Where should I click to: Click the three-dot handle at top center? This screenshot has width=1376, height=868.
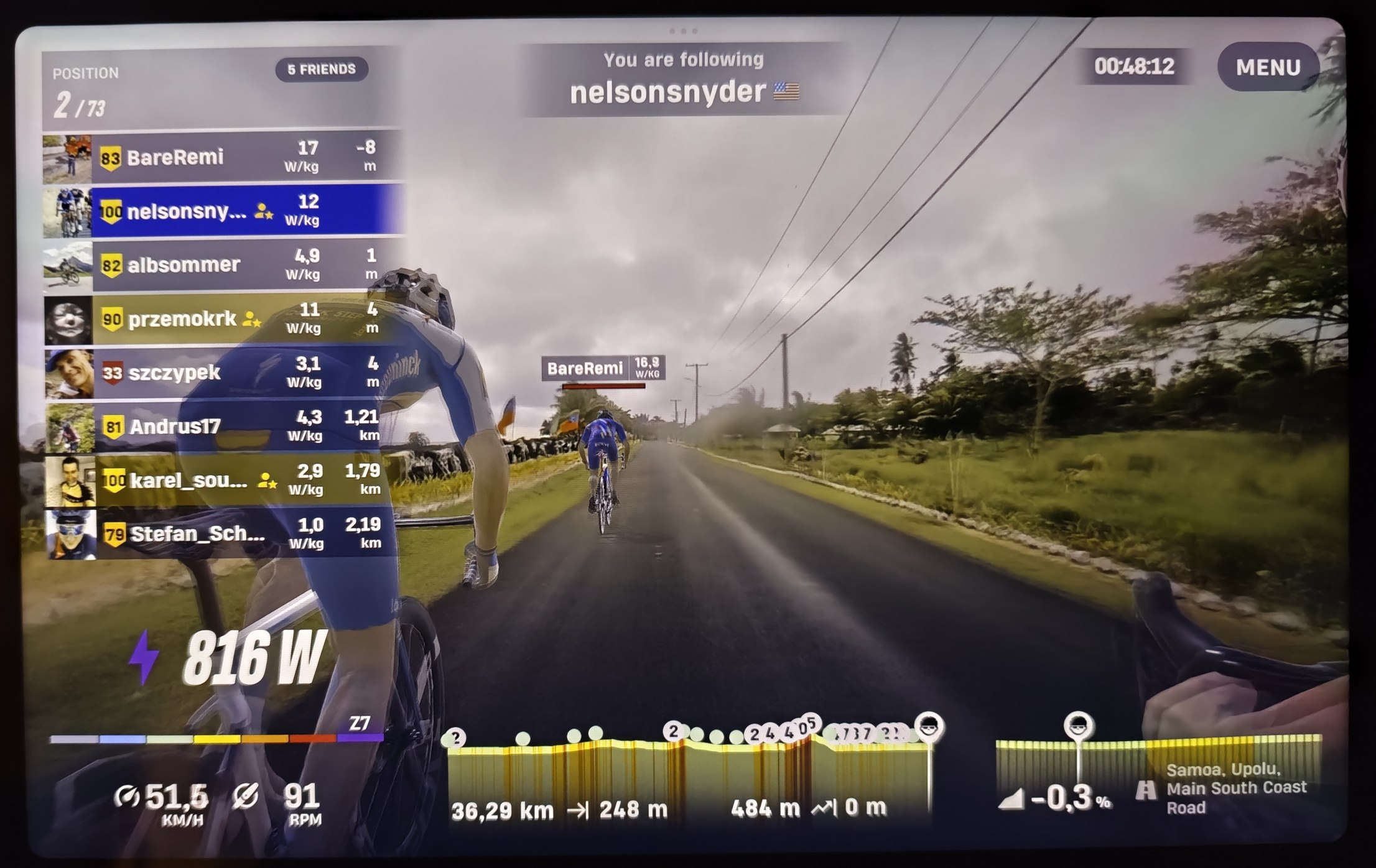pos(683,30)
